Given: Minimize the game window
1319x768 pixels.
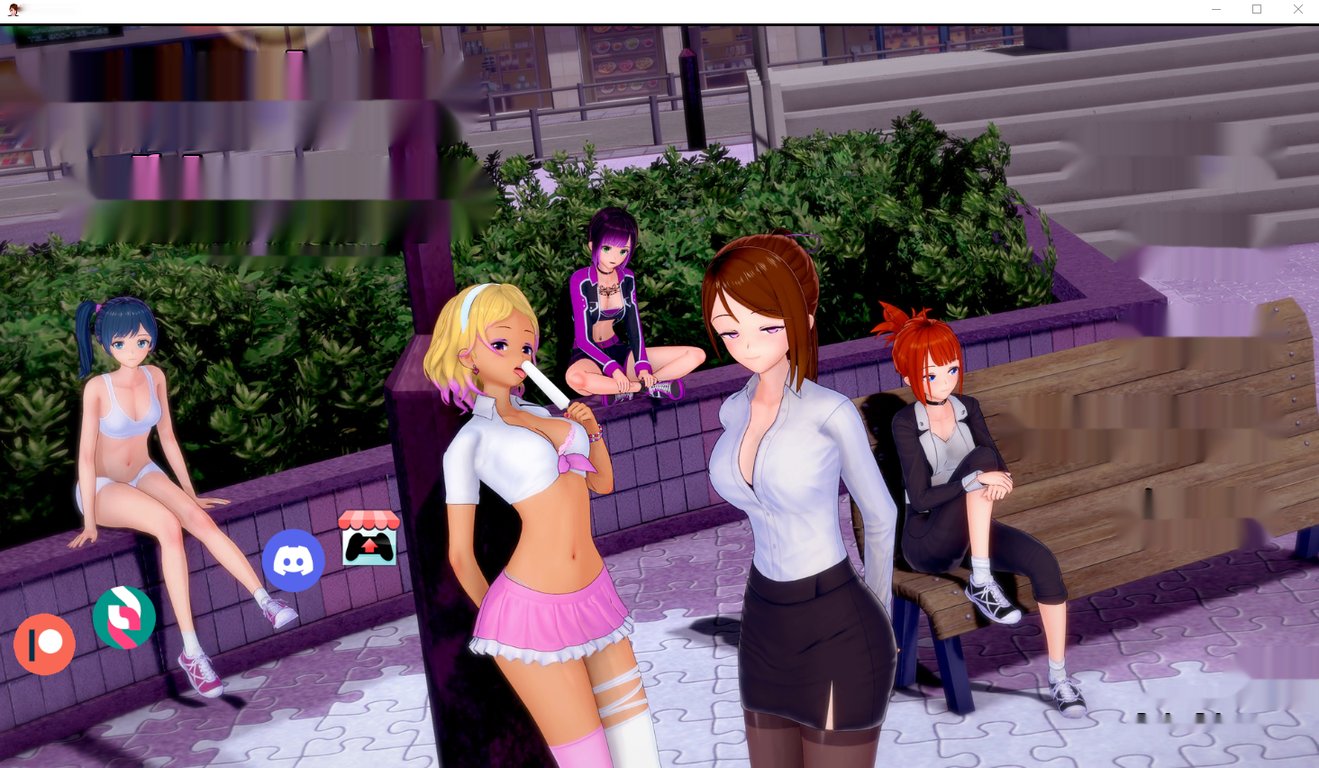Looking at the screenshot, I should coord(1216,9).
